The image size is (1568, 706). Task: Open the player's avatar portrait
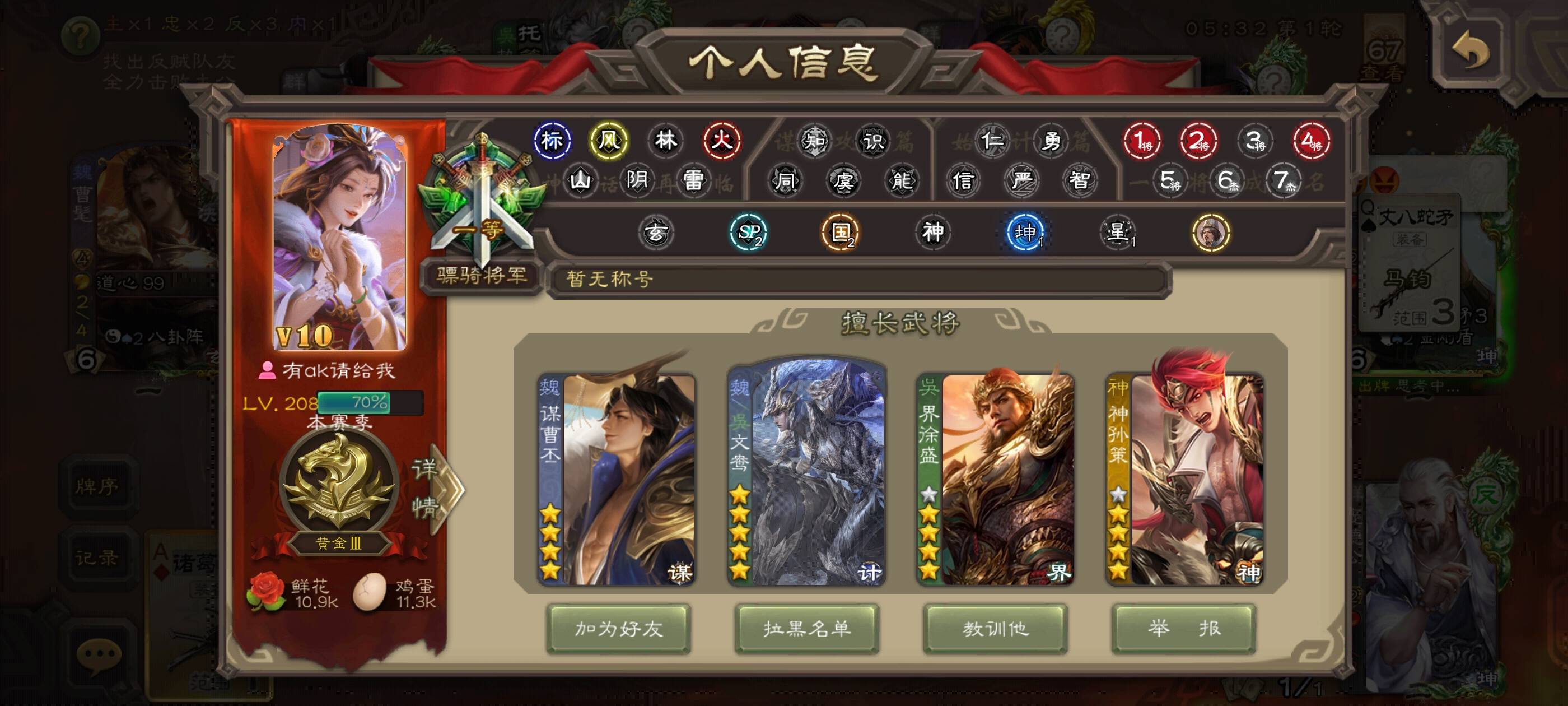click(x=339, y=238)
